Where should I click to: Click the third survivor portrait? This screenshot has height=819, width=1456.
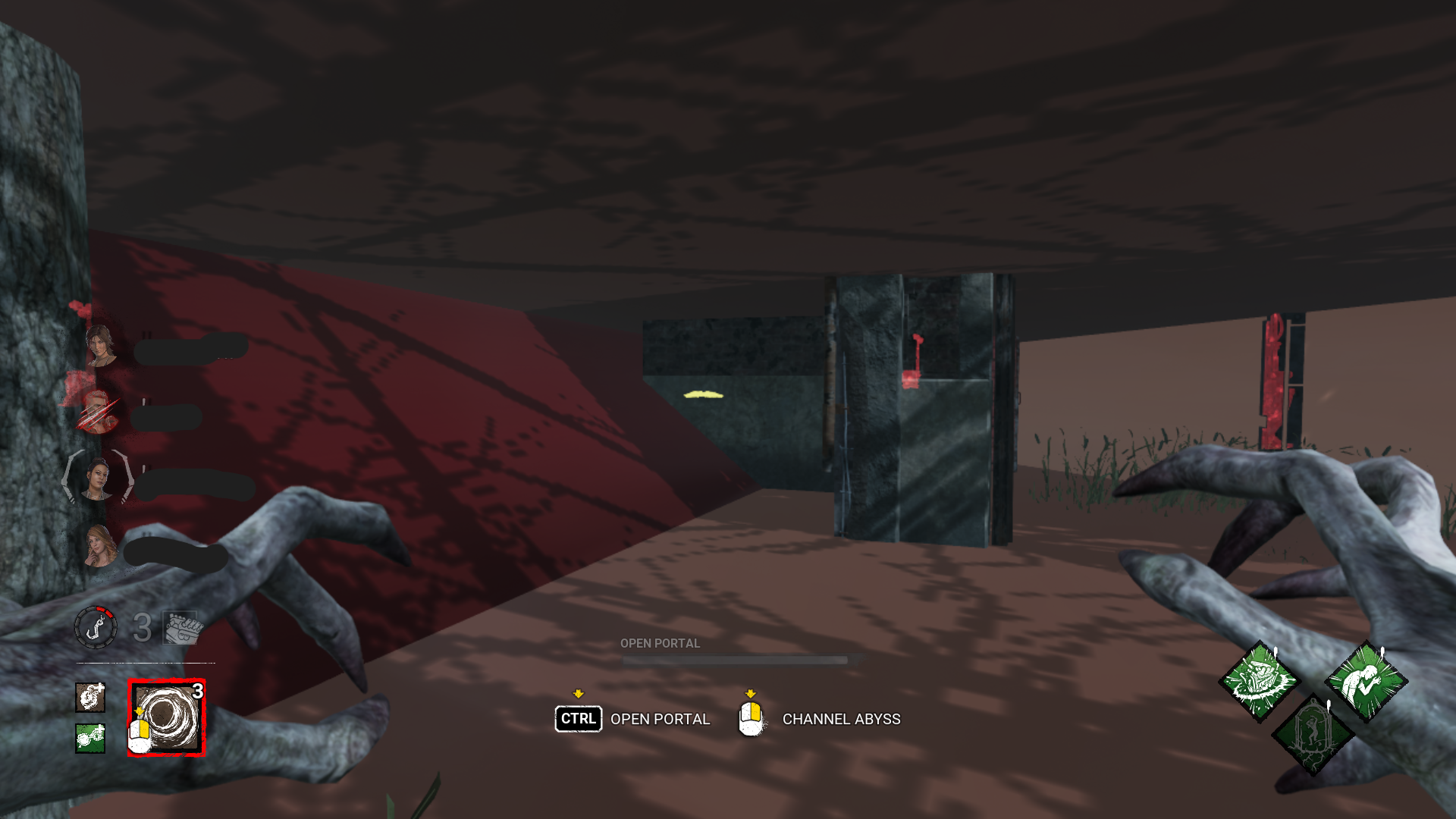click(x=99, y=478)
